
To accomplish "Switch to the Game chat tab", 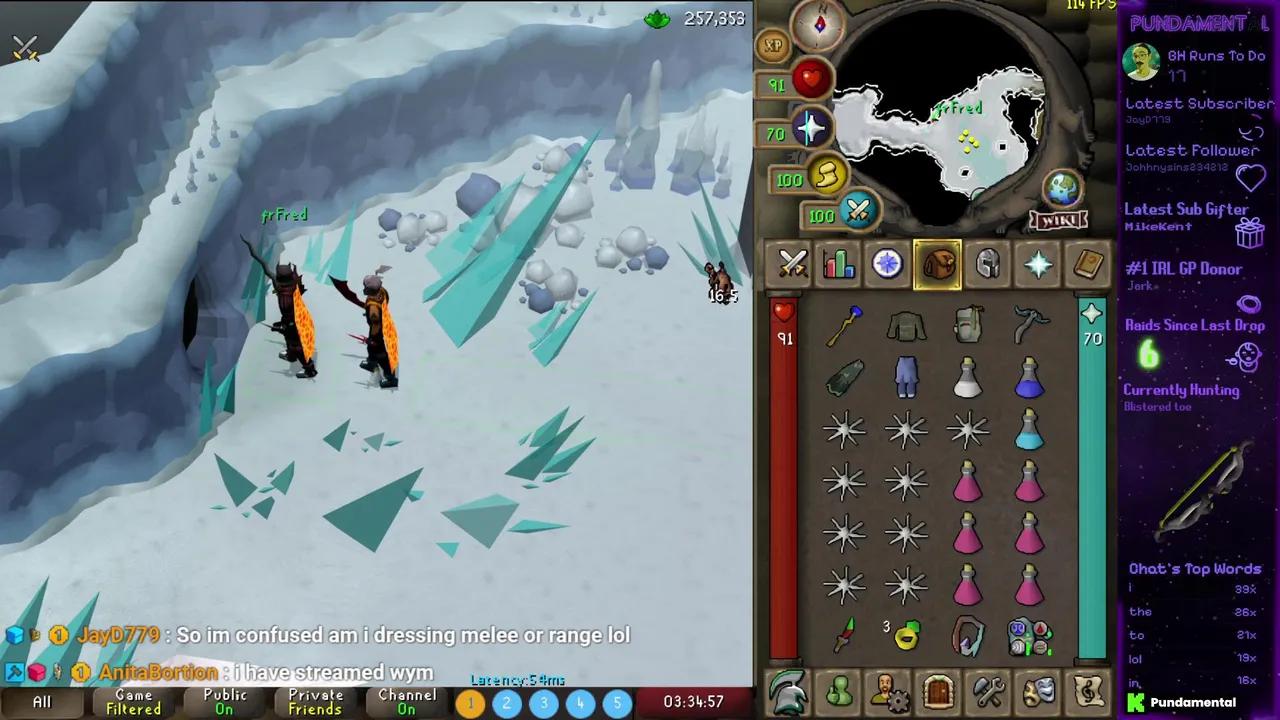I will [132, 702].
